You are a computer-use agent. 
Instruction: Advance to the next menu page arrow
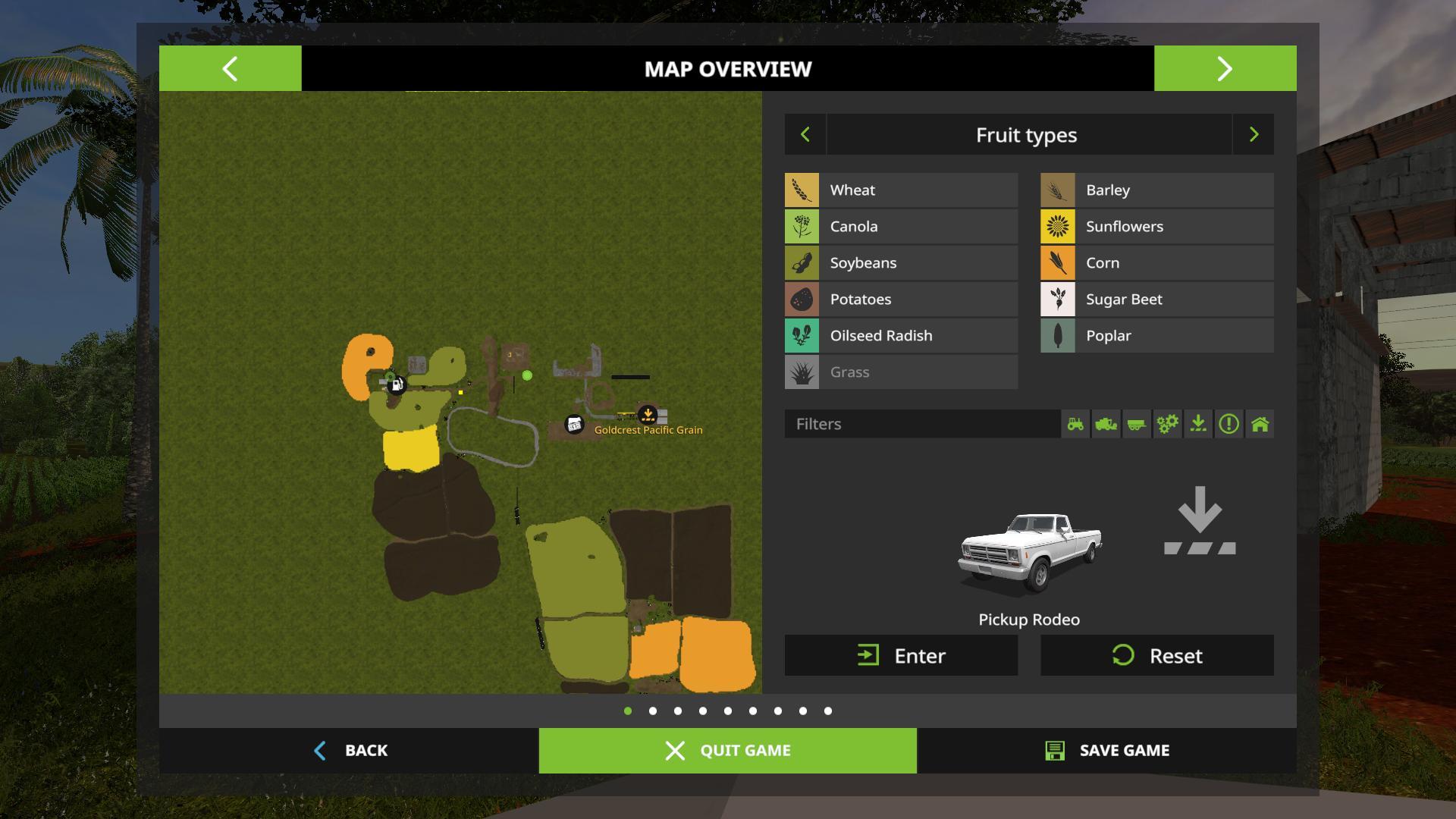[1225, 69]
